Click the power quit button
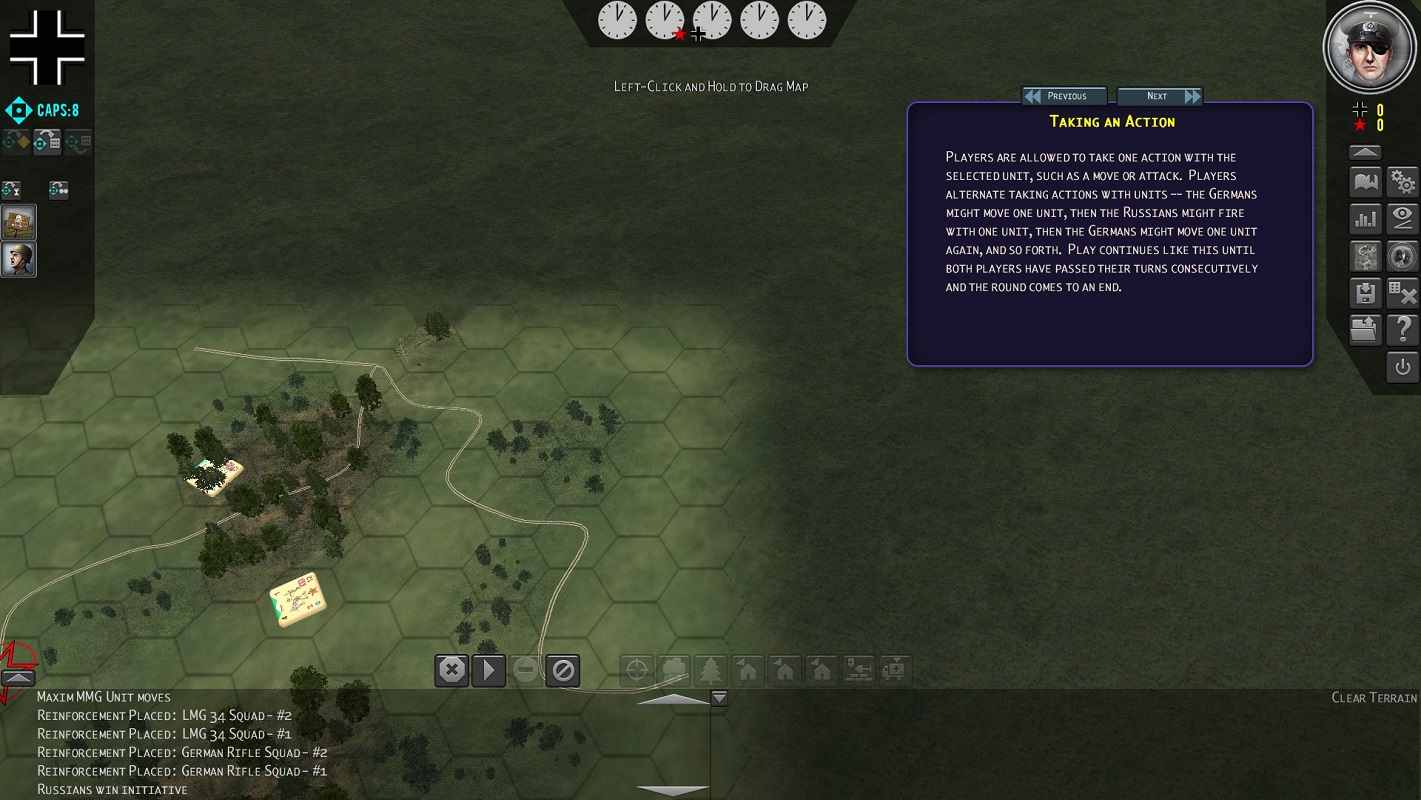 (1403, 367)
